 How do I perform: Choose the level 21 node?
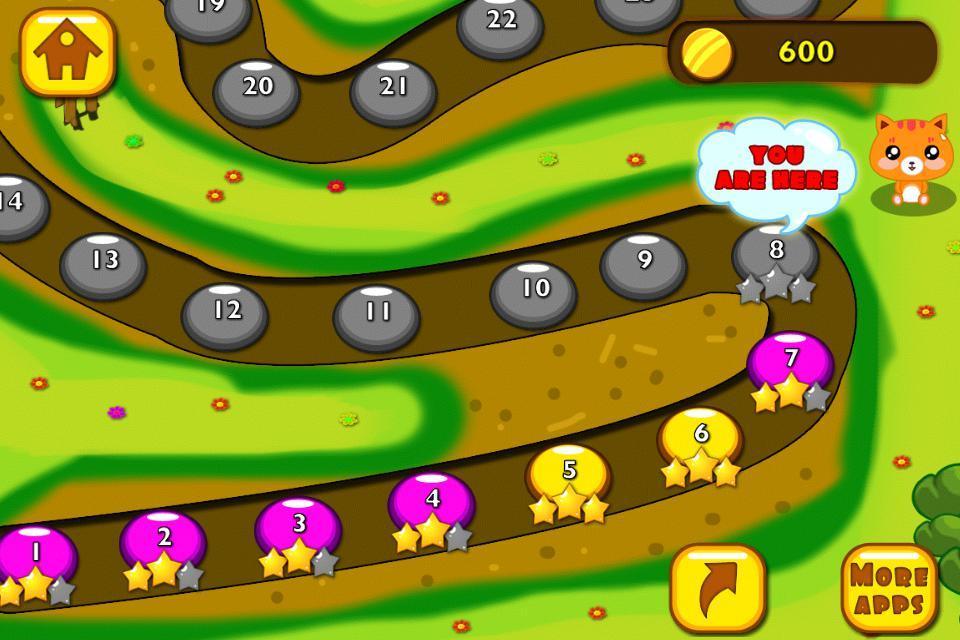393,91
